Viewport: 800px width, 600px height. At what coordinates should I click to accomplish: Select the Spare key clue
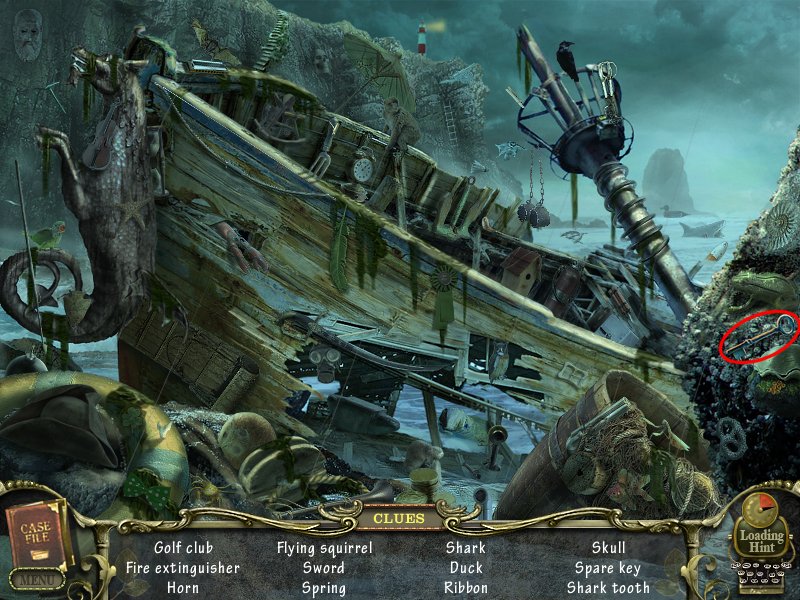coord(608,568)
